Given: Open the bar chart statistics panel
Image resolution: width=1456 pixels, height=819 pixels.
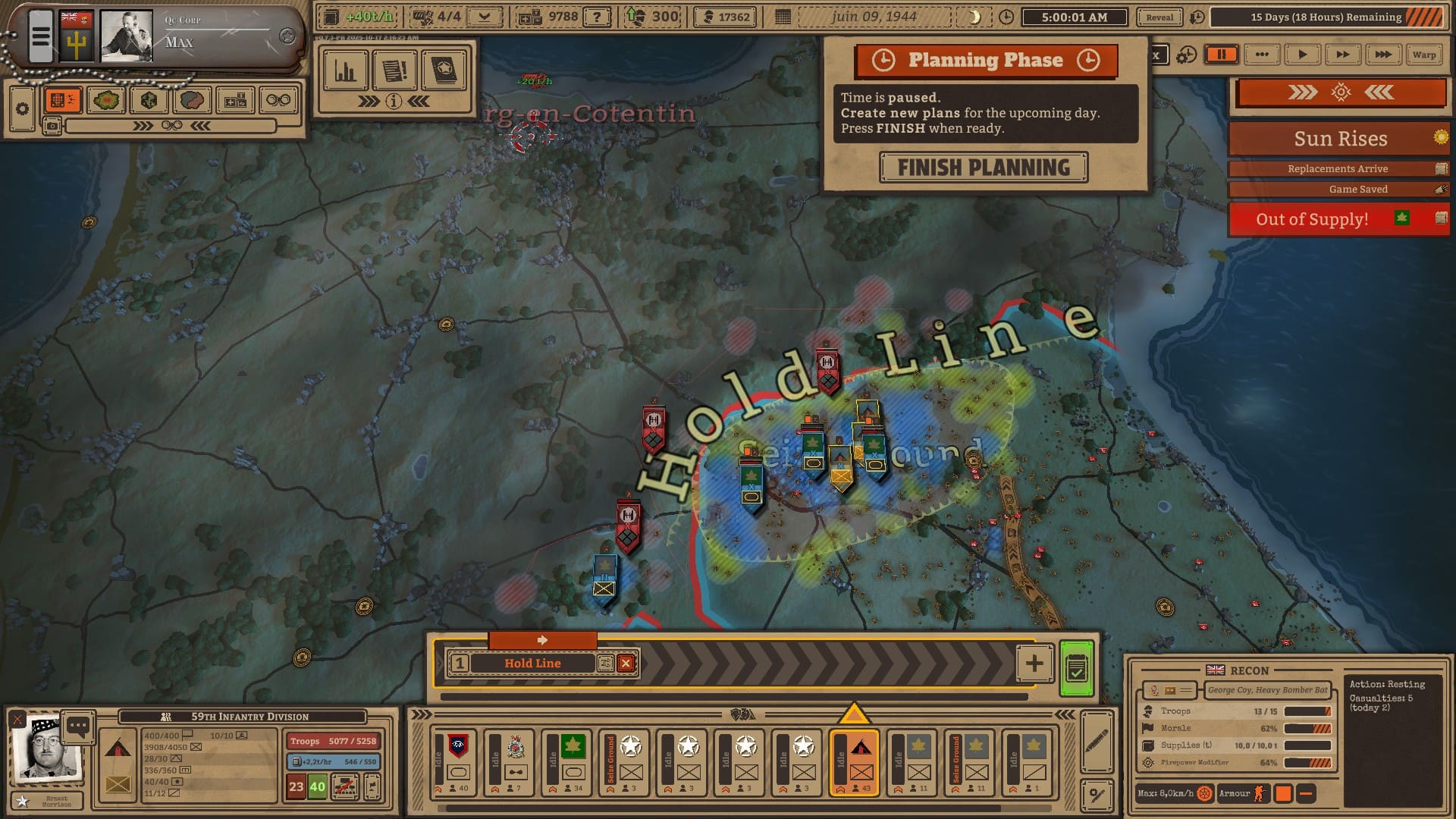Looking at the screenshot, I should 345,71.
